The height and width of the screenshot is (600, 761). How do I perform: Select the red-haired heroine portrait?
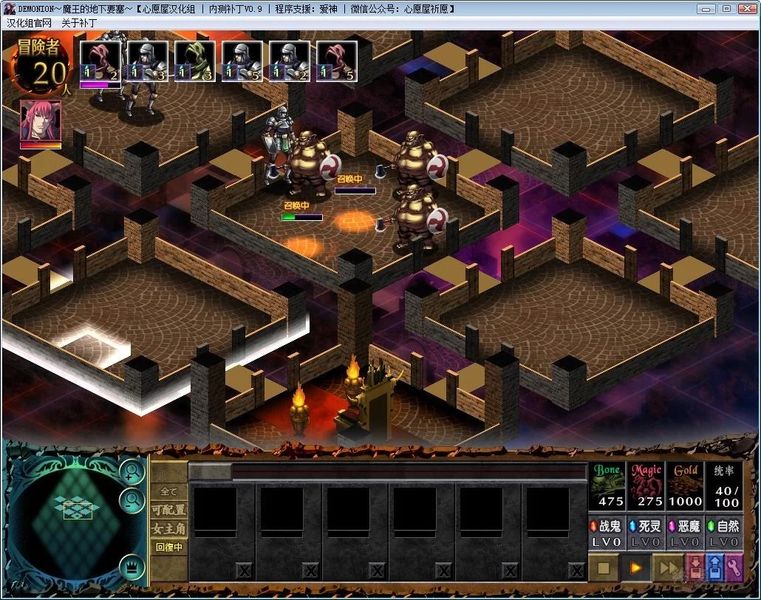click(x=40, y=122)
